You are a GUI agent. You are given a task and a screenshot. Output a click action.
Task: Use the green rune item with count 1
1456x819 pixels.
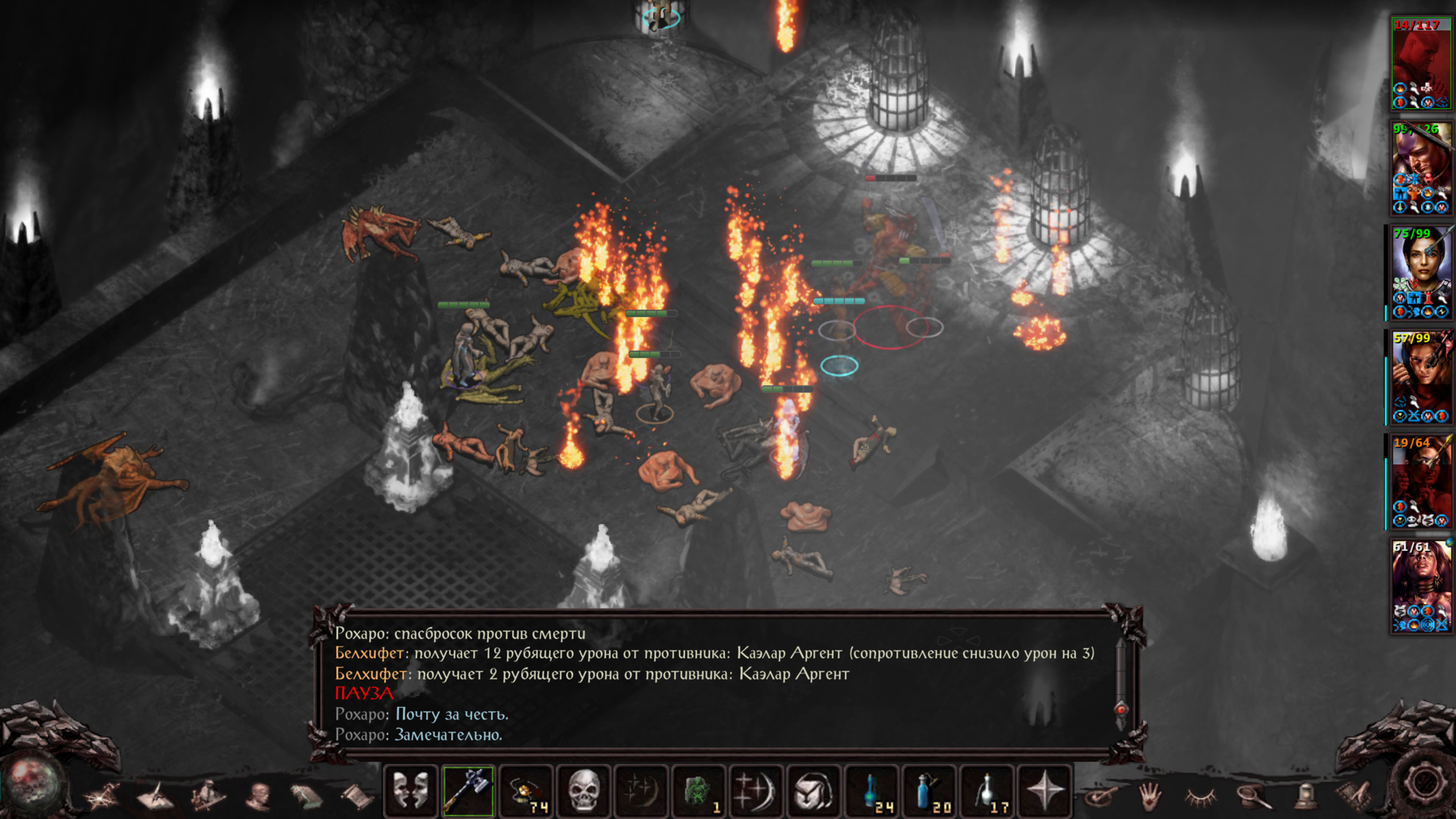click(699, 791)
